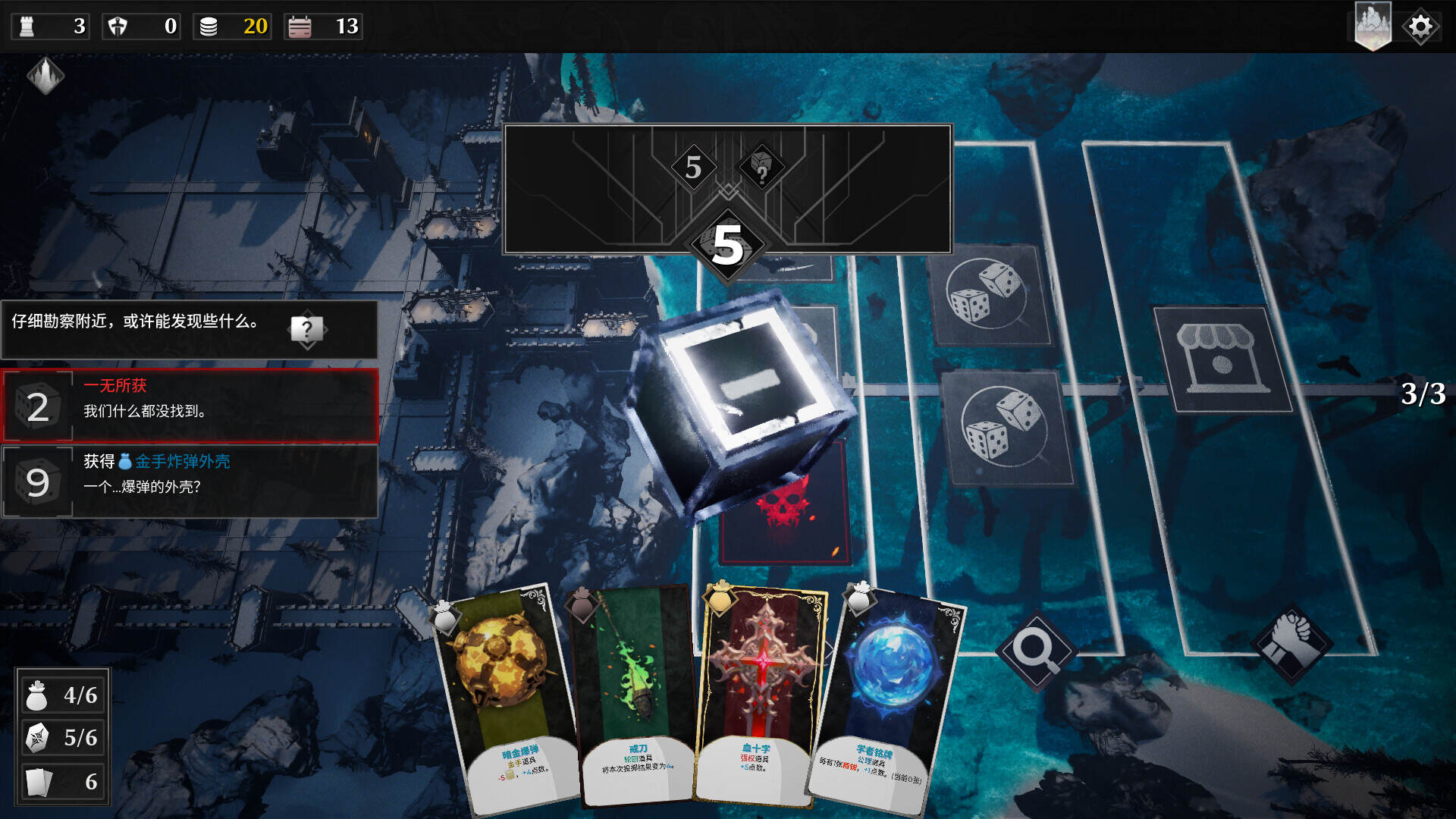Click the fist attack button

(x=1291, y=643)
